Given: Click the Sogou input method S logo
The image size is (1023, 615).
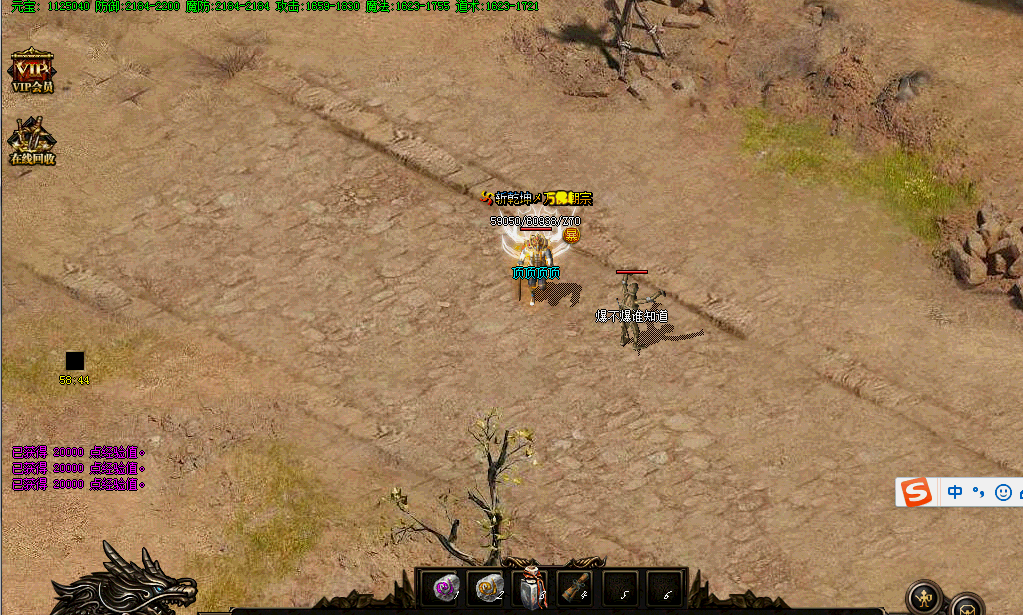Looking at the screenshot, I should 916,492.
